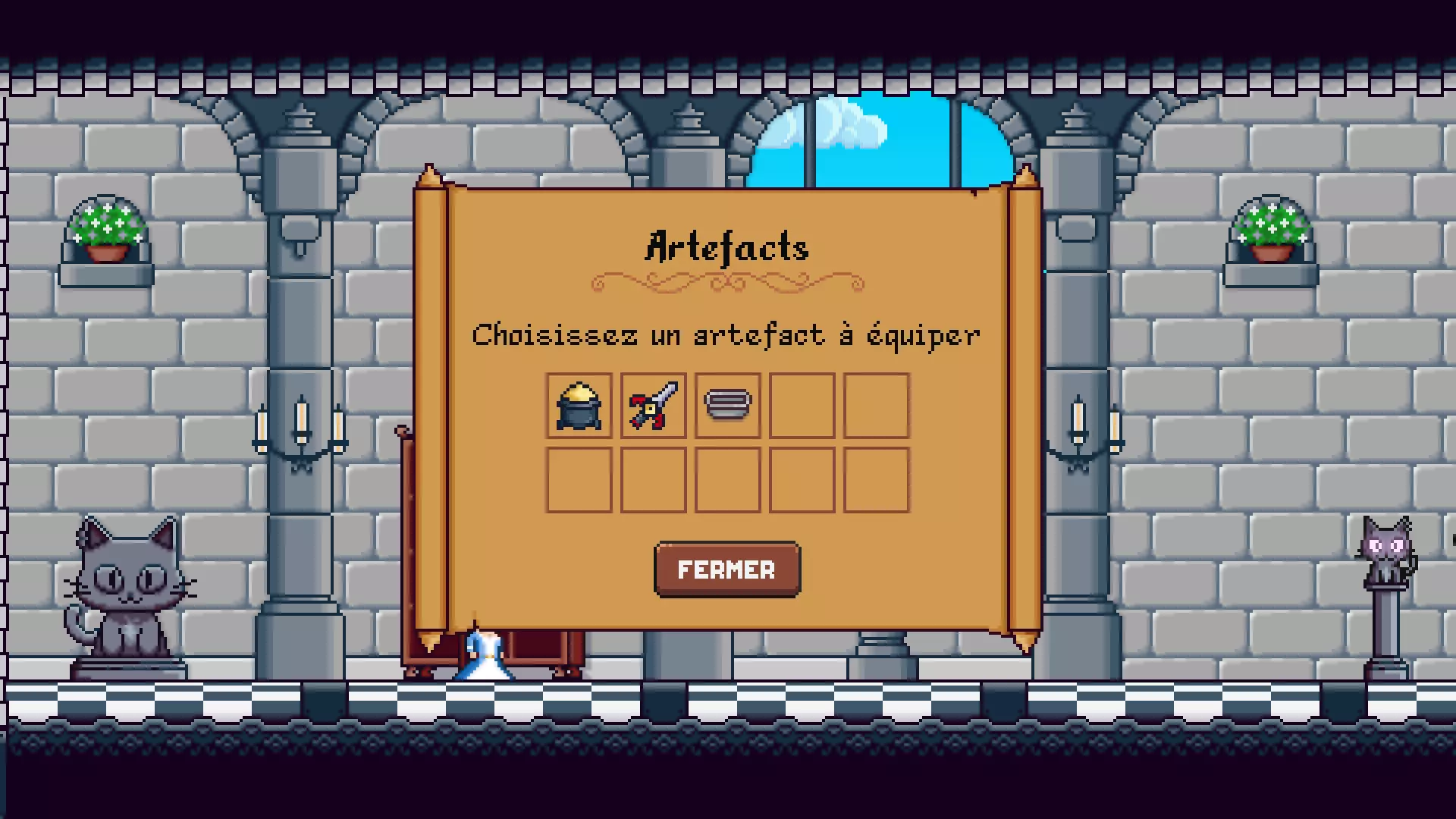This screenshot has height=819, width=1456.
Task: Click the middle slot of the bottom row
Action: pos(726,480)
